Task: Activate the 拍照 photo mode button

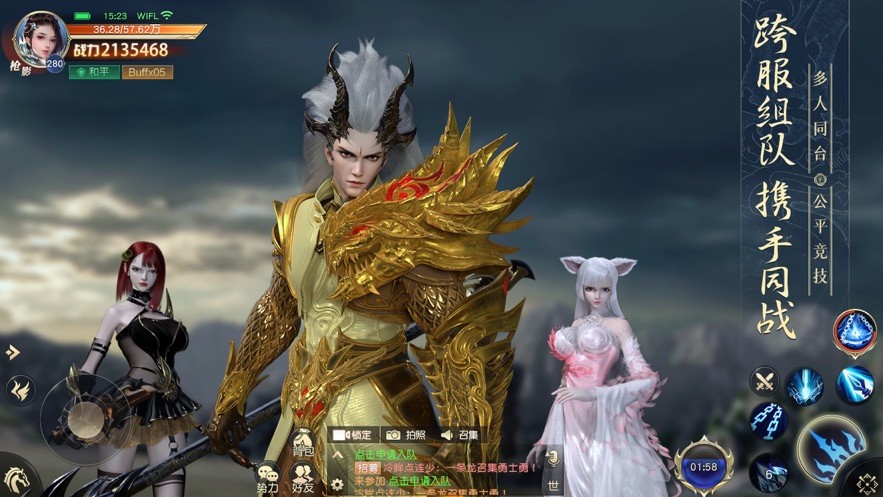Action: coord(406,435)
